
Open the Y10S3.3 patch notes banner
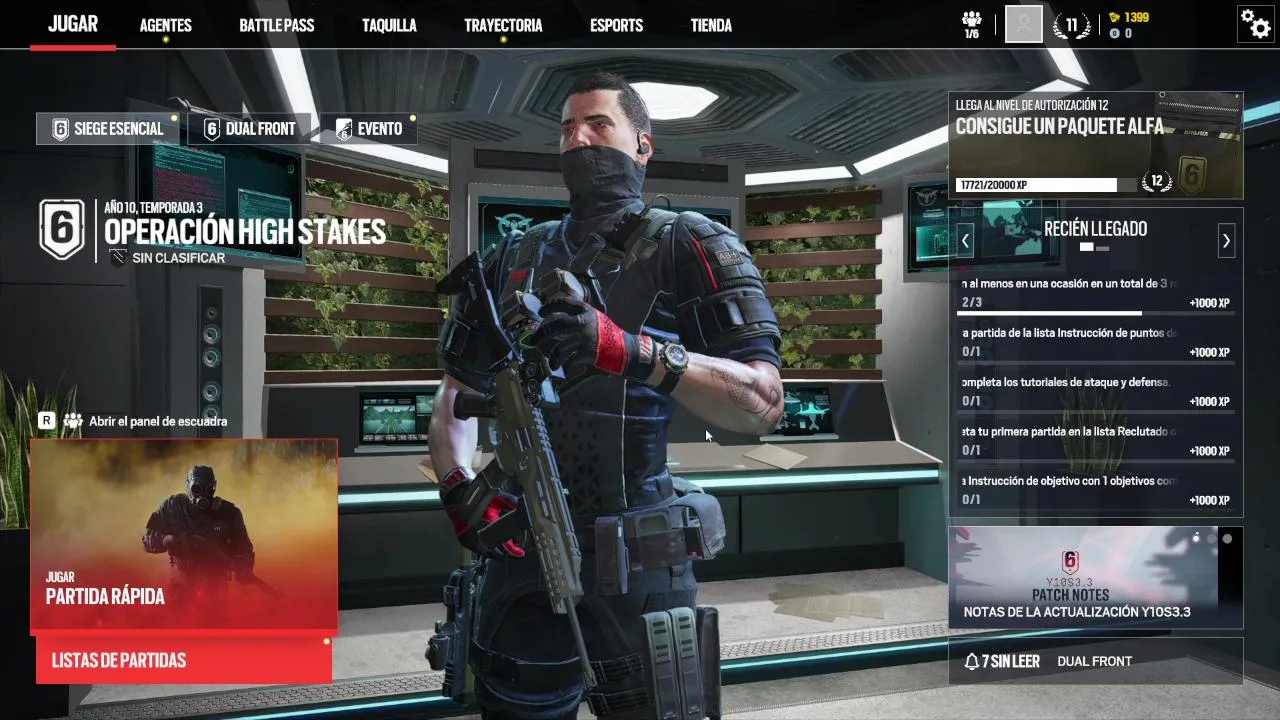1095,578
